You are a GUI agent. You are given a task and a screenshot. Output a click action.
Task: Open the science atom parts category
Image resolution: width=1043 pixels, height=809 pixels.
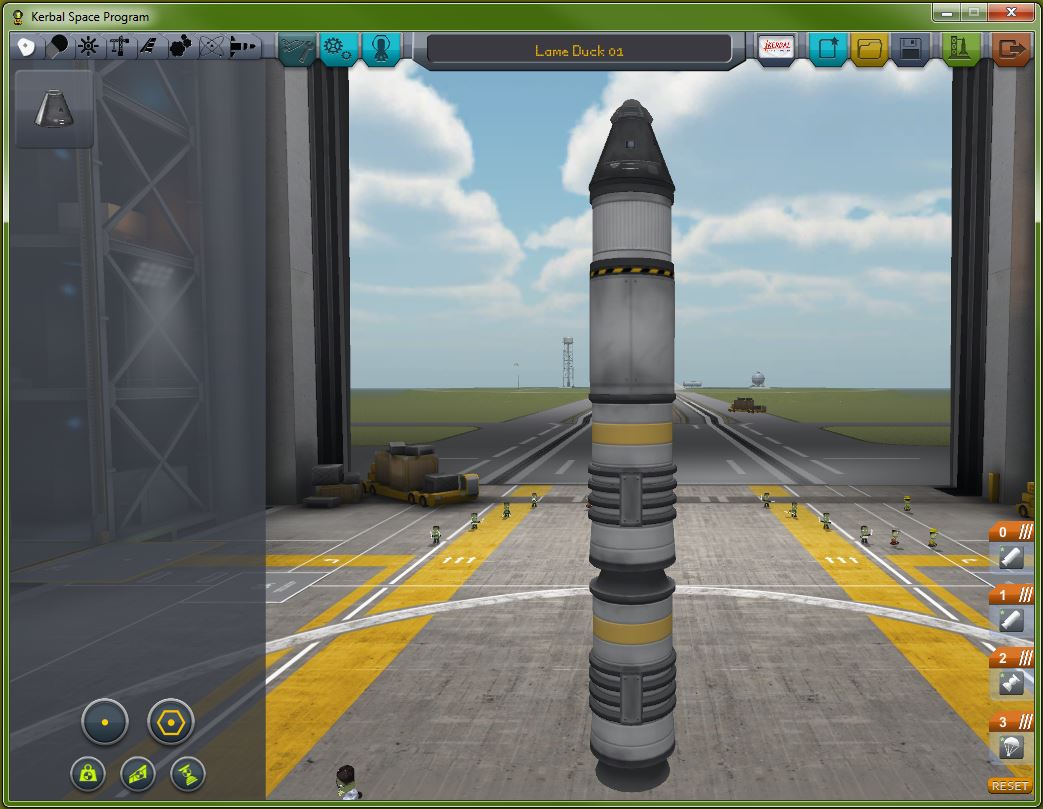click(x=210, y=47)
